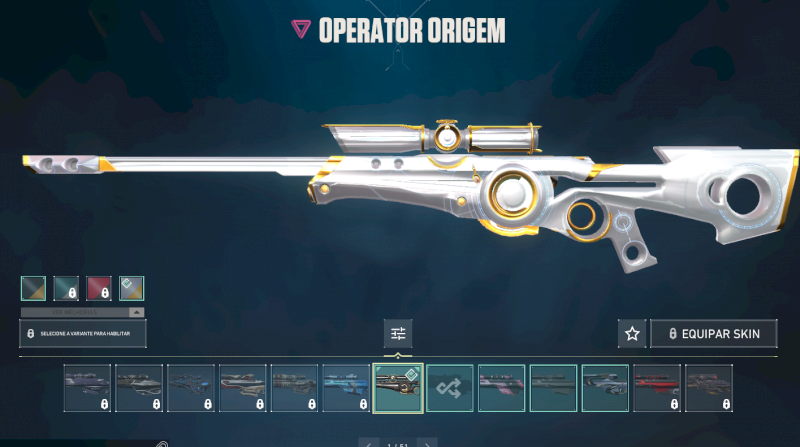Select the pink striped Operator skin thumbnail
800x447 pixels.
(x=502, y=388)
